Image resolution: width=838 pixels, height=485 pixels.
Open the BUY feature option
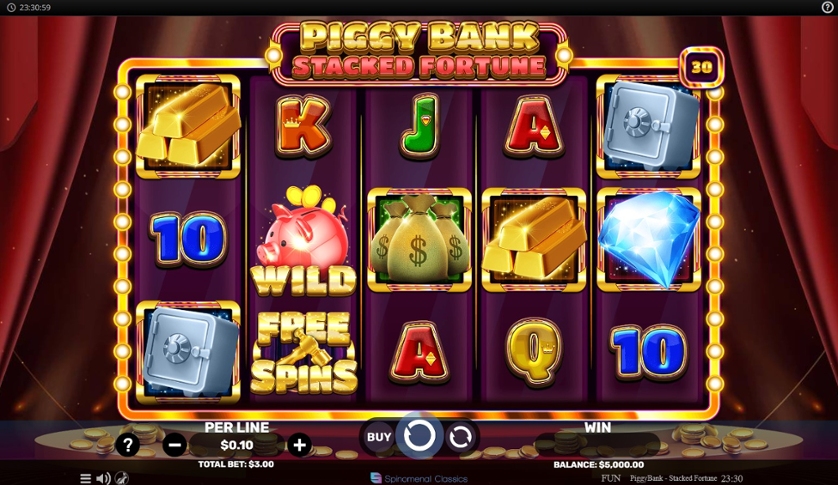[379, 437]
